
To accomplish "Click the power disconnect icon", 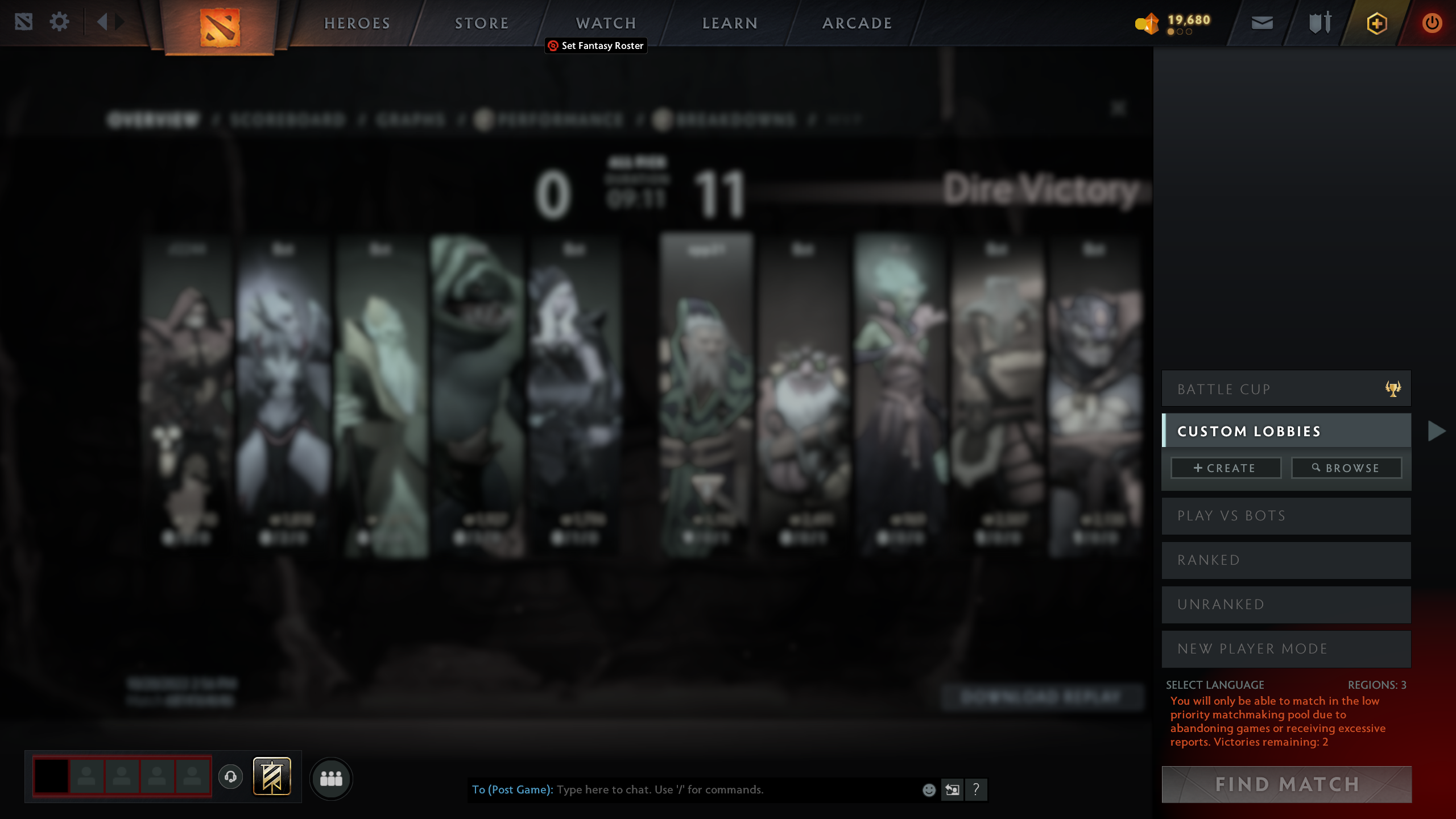I will tap(1432, 23).
